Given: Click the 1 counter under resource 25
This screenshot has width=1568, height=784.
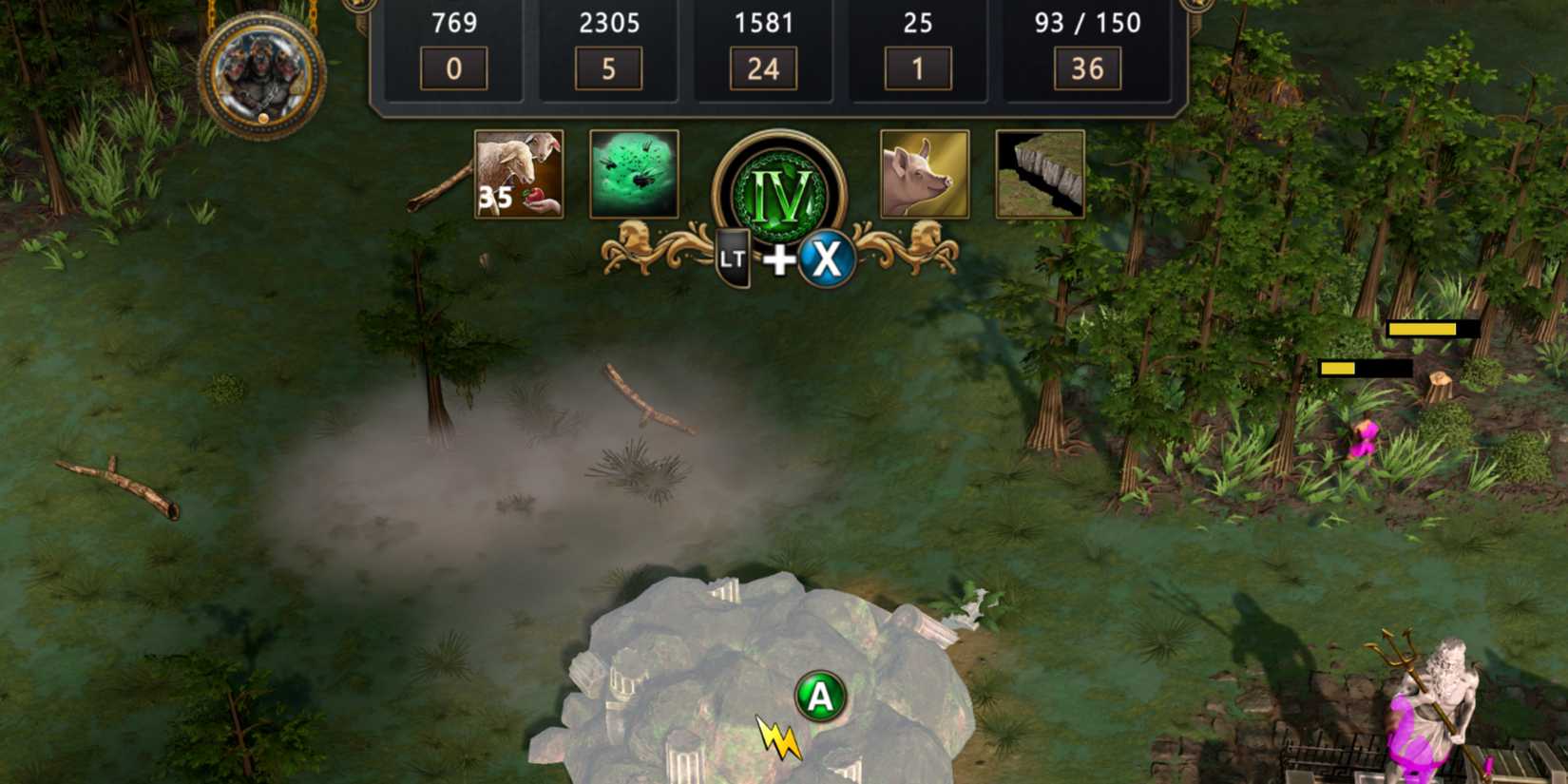Looking at the screenshot, I should click(x=917, y=67).
